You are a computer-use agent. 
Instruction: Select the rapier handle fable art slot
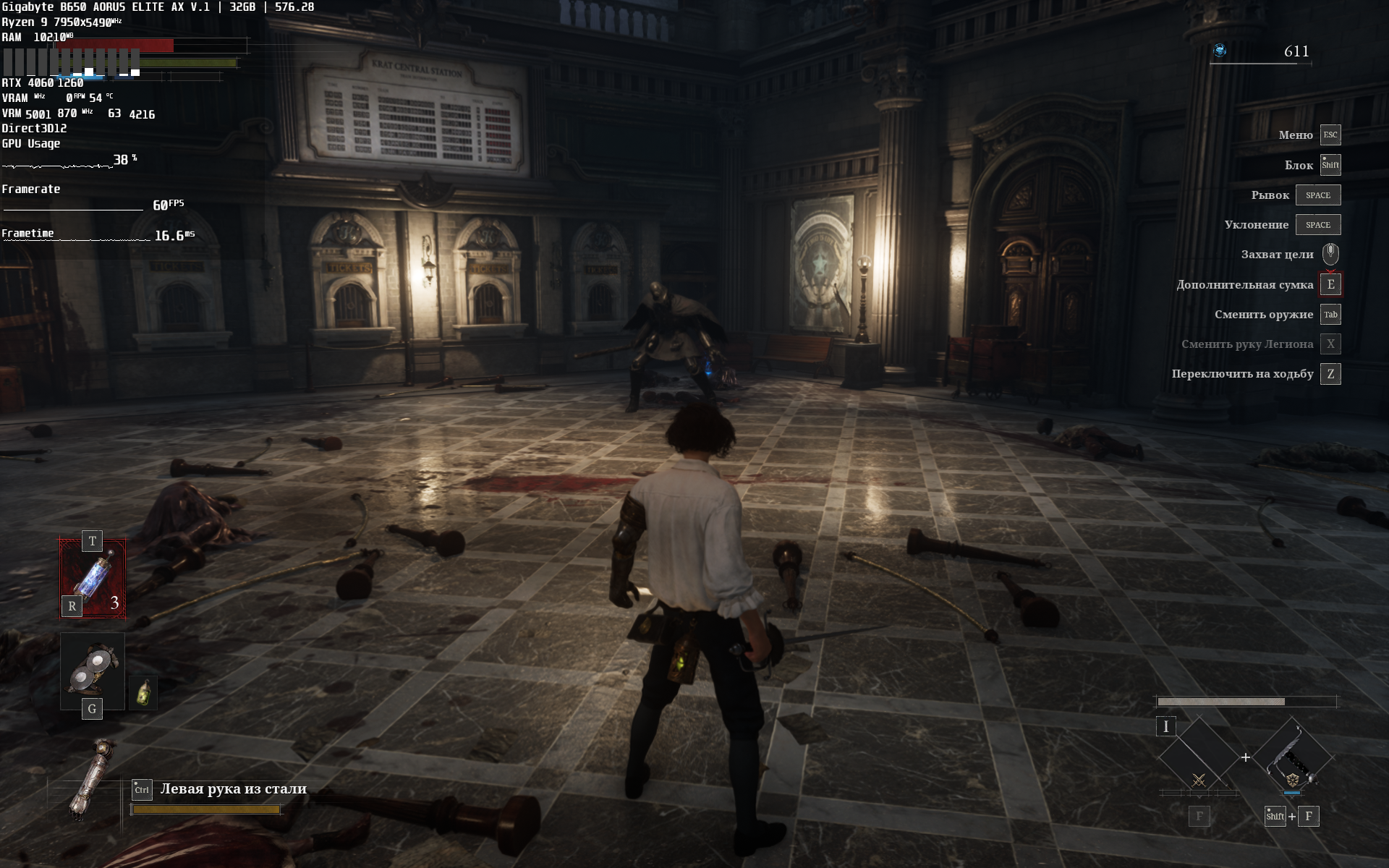coord(1292,757)
